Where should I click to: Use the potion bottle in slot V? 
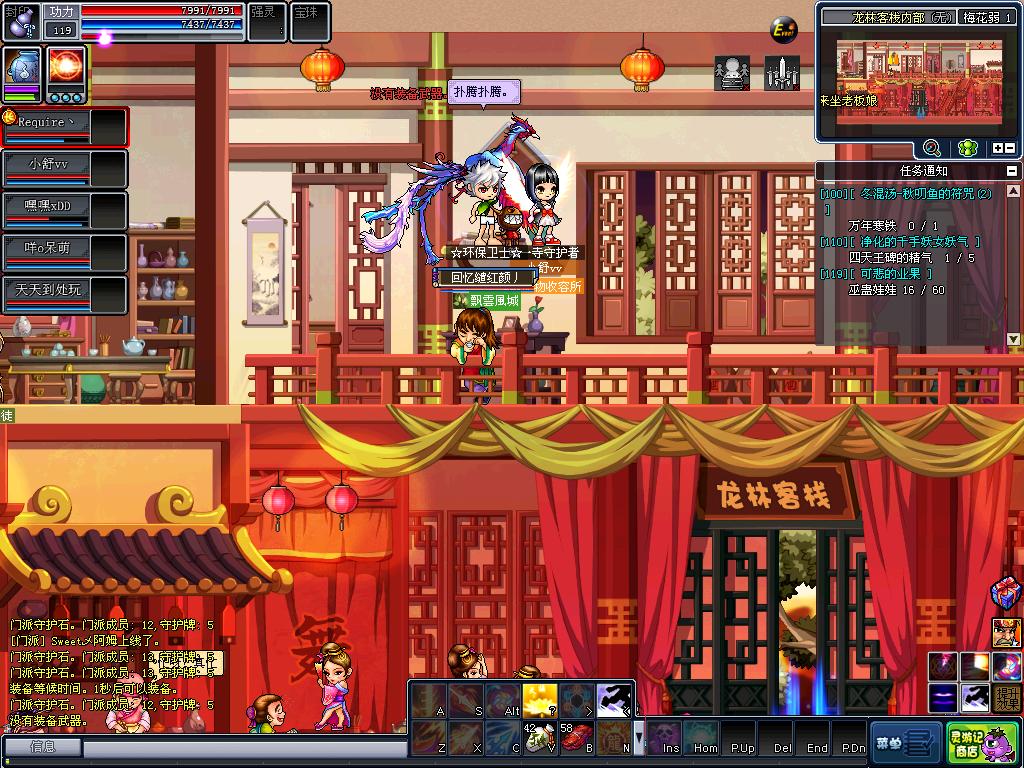540,737
